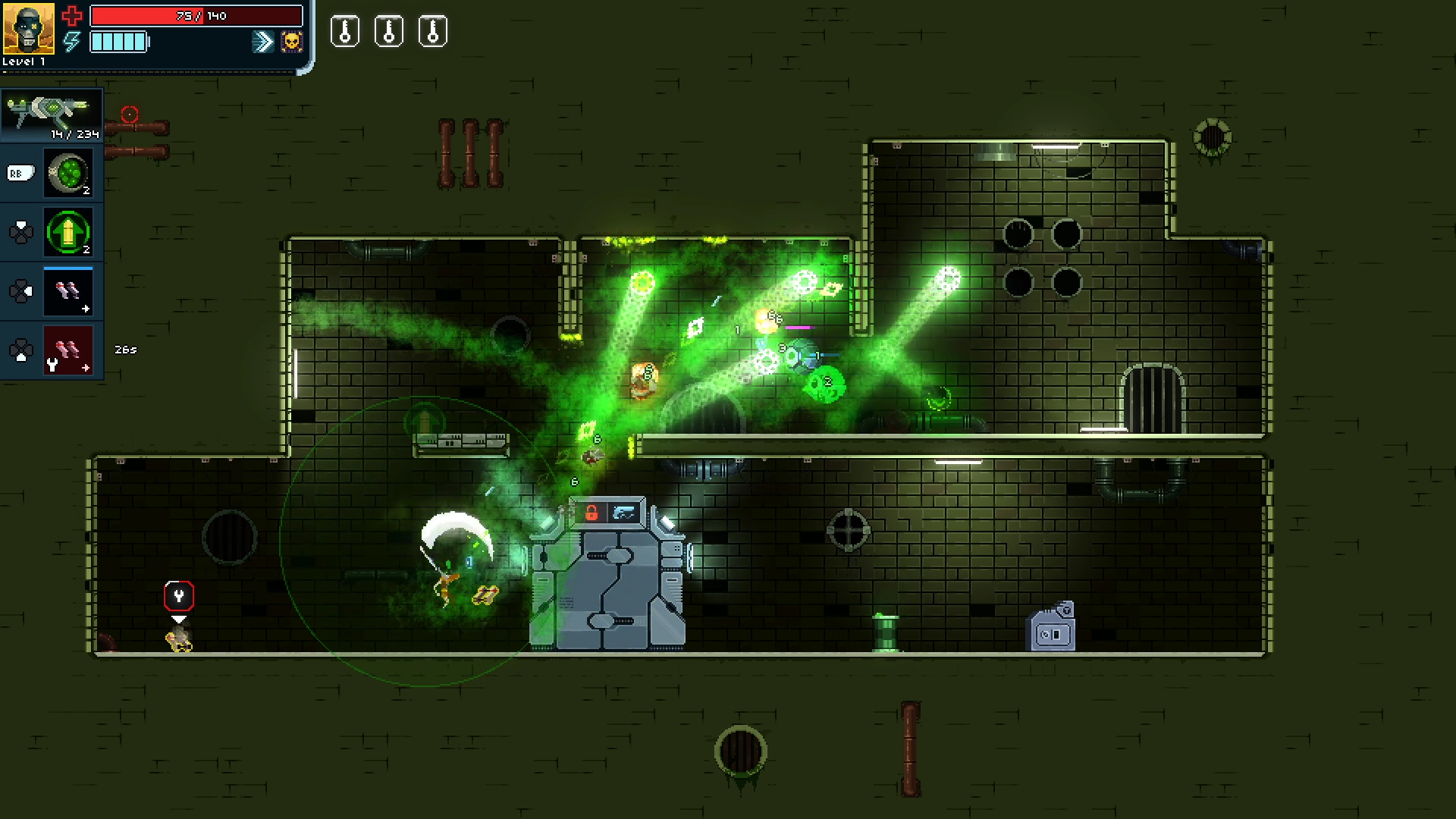Select the twin rockets slot with blue bar

68,290
